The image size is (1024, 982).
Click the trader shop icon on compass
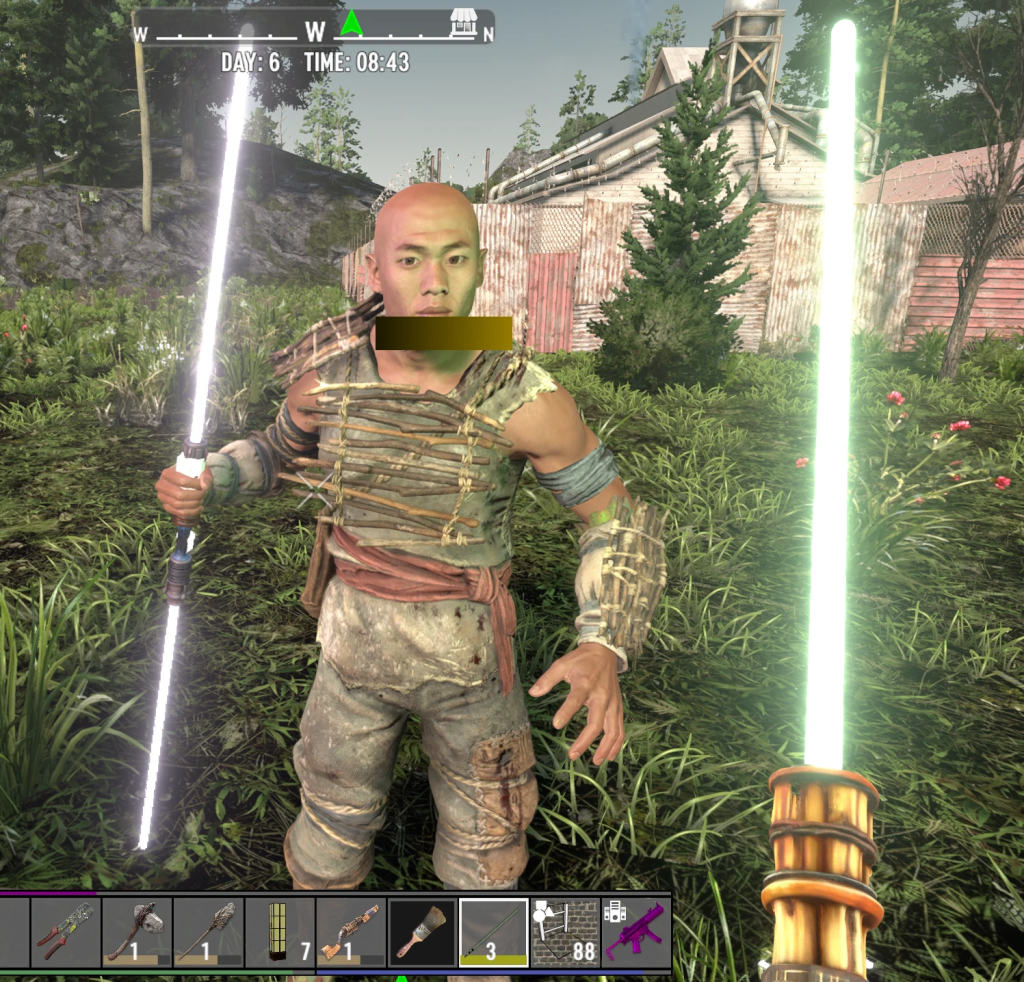point(462,23)
